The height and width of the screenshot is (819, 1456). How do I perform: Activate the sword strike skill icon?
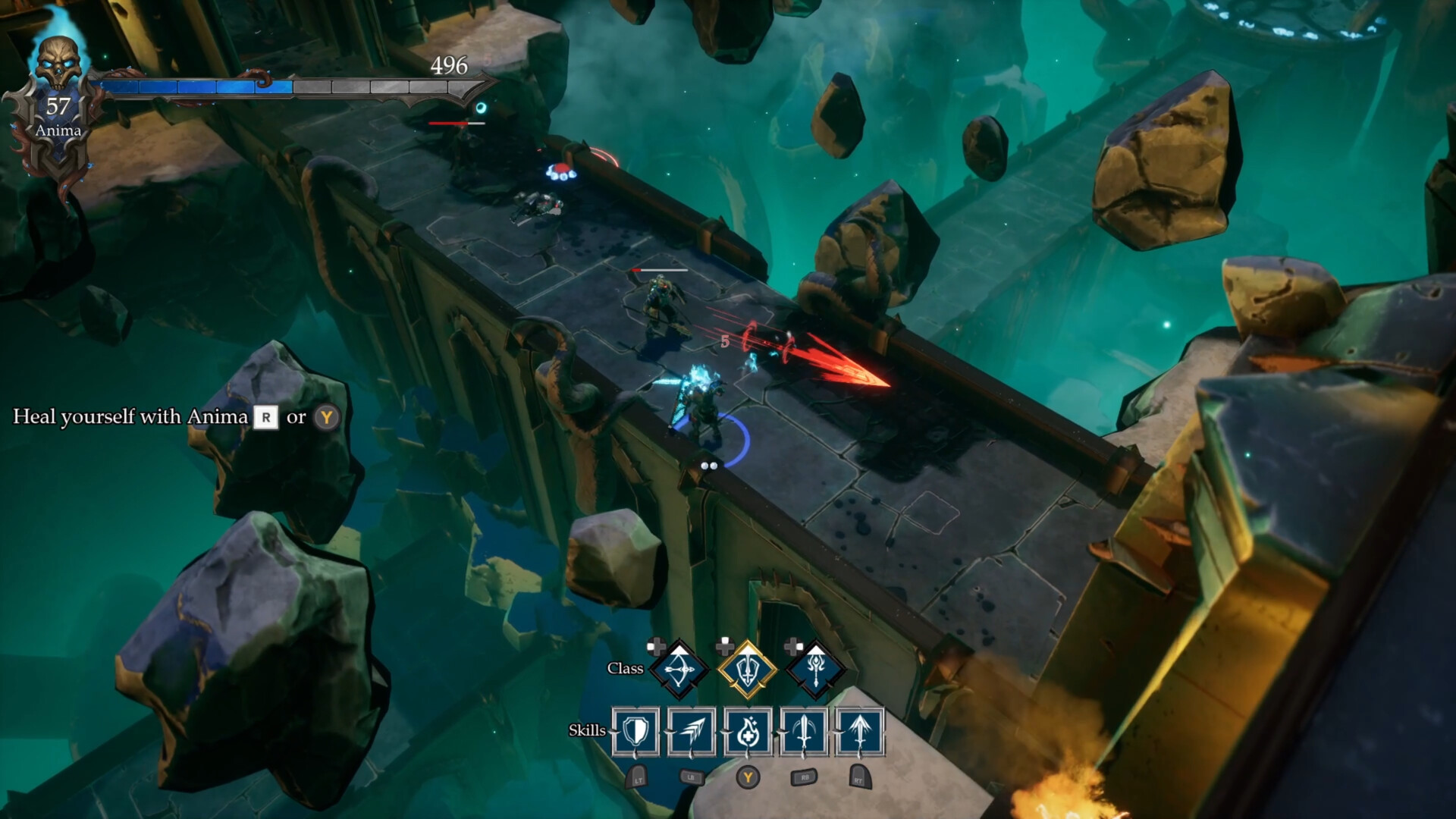805,731
